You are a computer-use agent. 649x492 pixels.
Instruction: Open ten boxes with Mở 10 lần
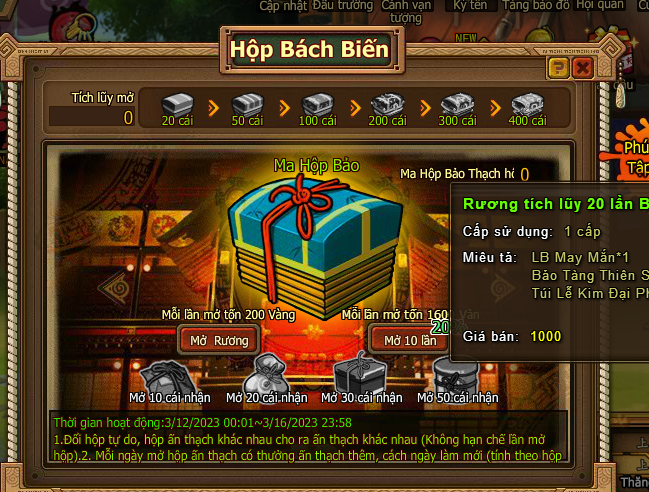pyautogui.click(x=408, y=340)
